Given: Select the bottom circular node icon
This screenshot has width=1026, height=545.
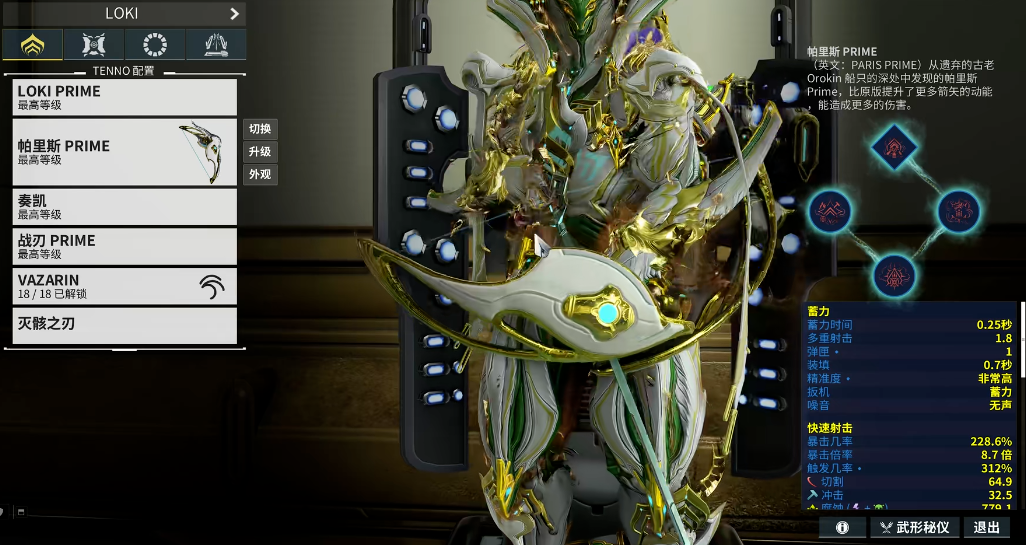Looking at the screenshot, I should (x=892, y=274).
